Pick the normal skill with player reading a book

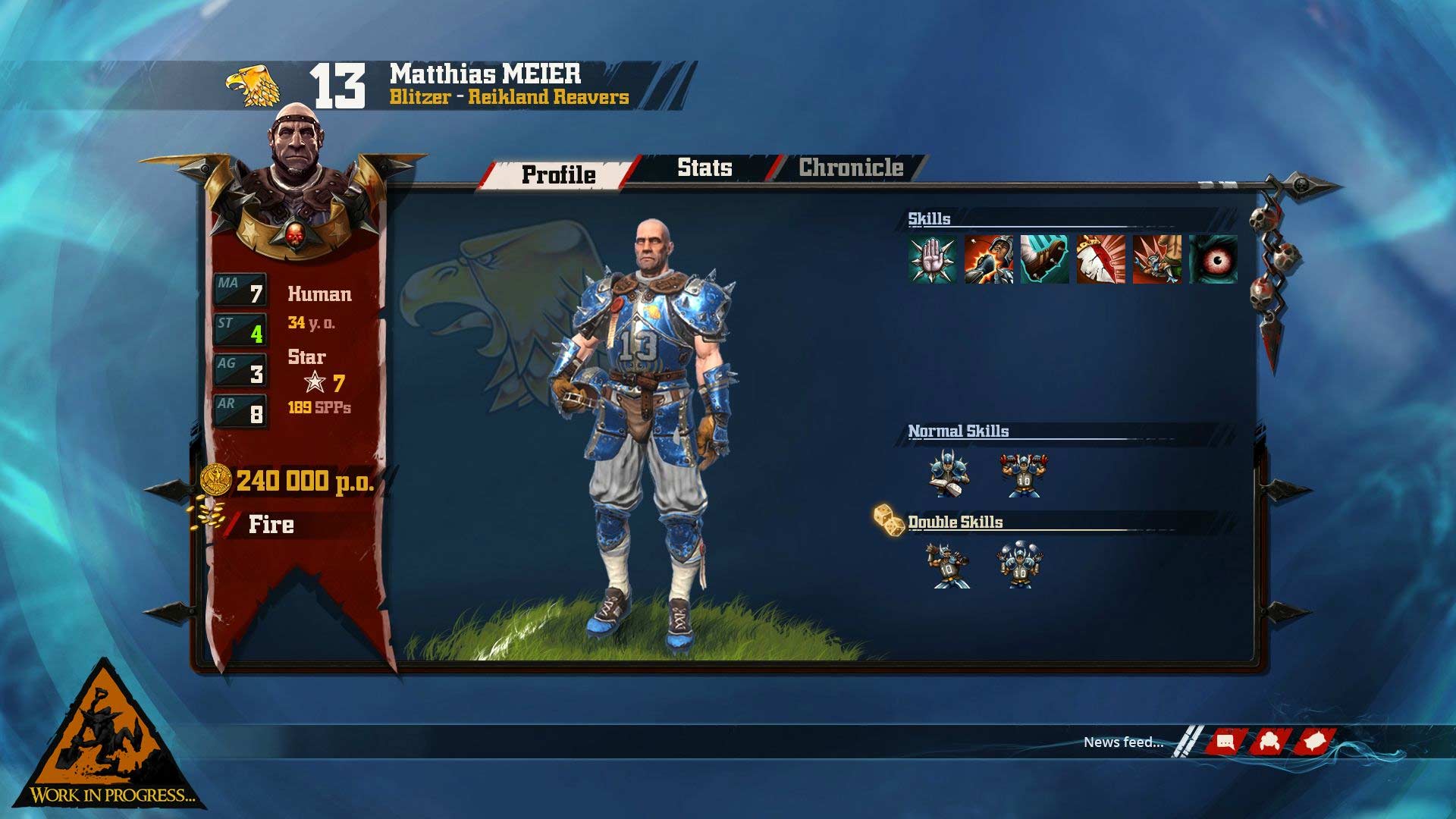tap(948, 475)
